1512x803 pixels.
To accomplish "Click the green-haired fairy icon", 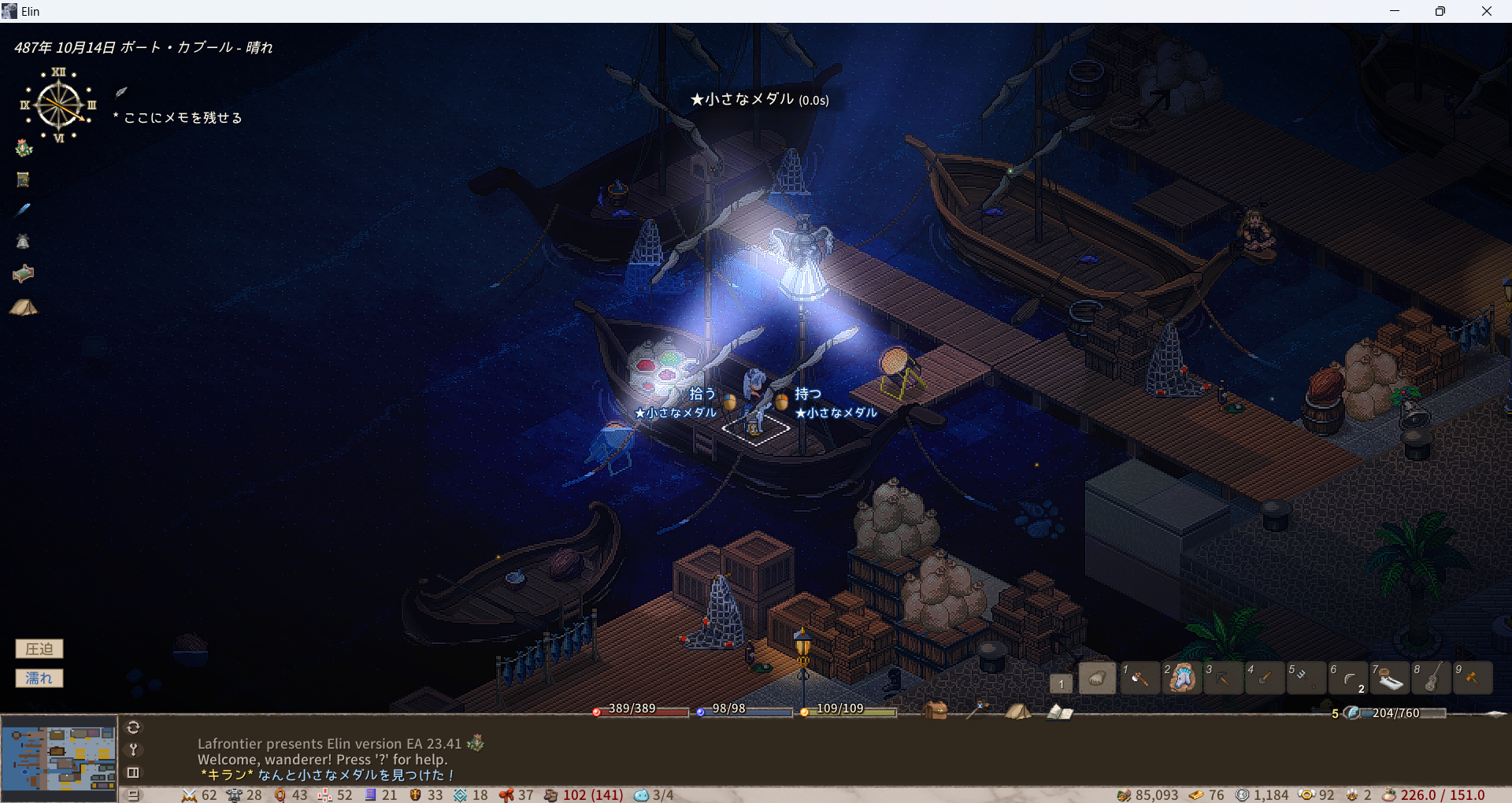I will 24,148.
